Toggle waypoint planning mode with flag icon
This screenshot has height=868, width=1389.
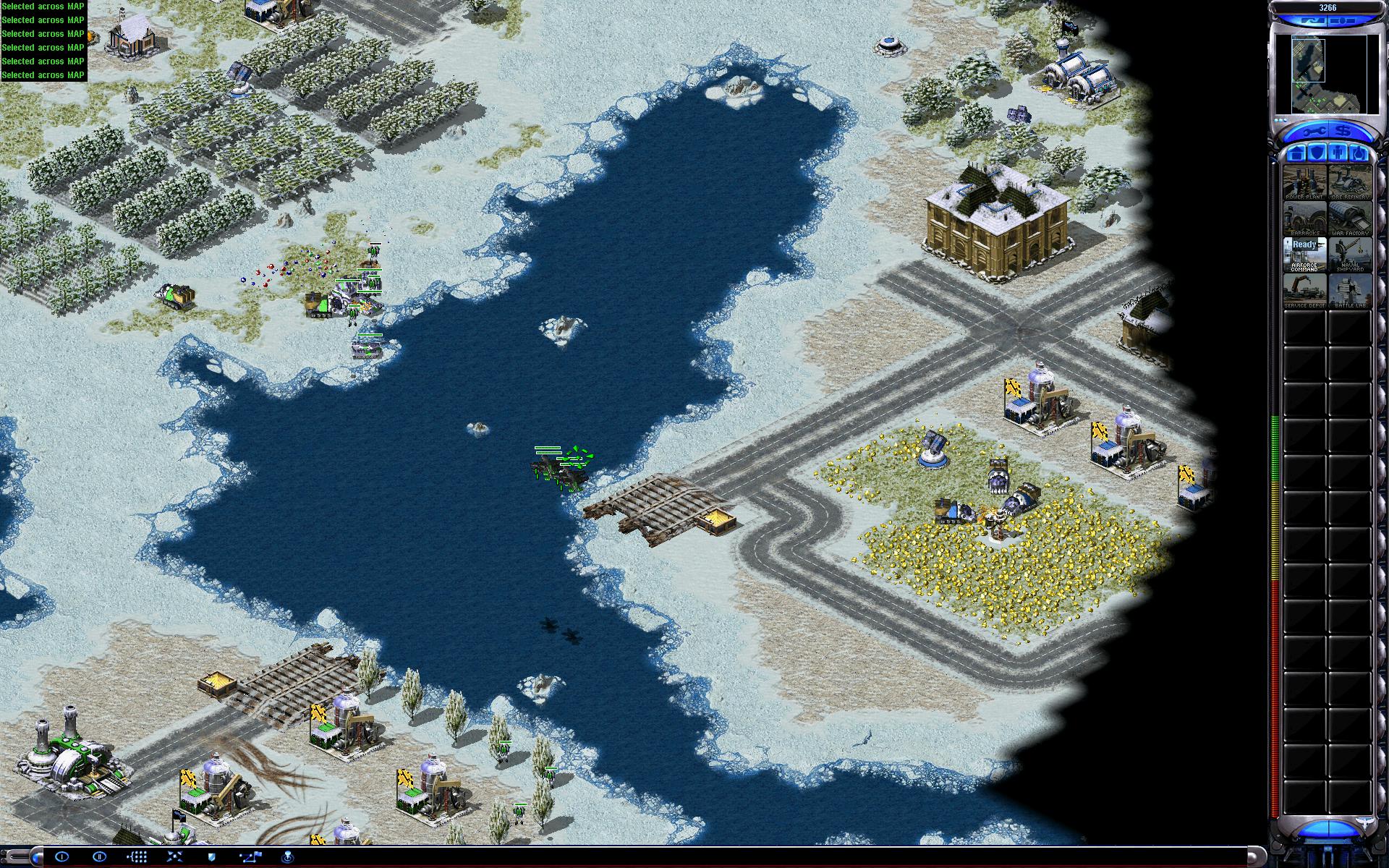[250, 857]
